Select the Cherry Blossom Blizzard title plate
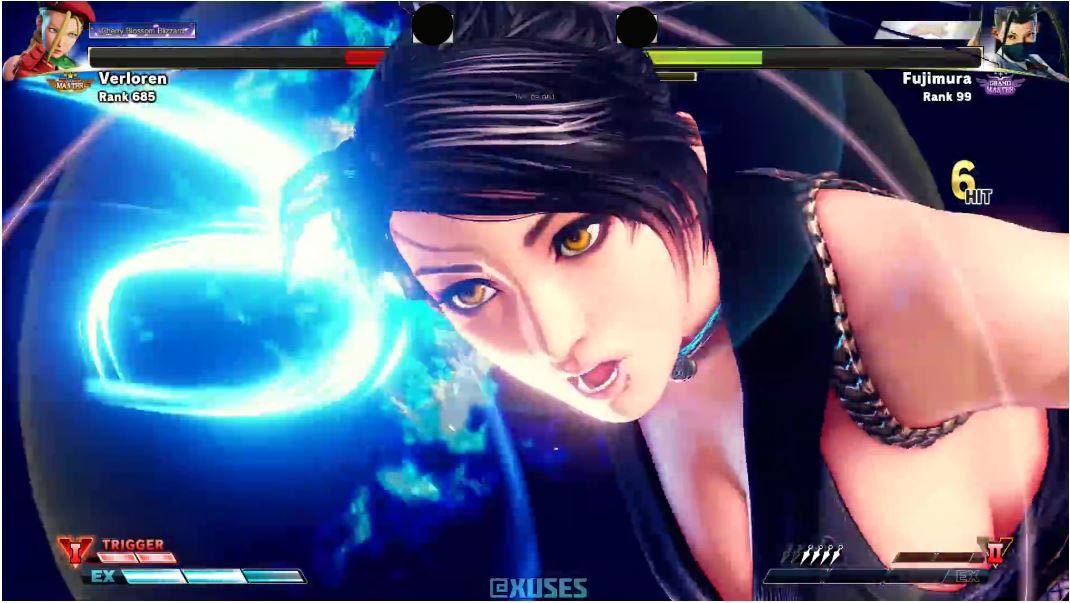 pos(140,31)
